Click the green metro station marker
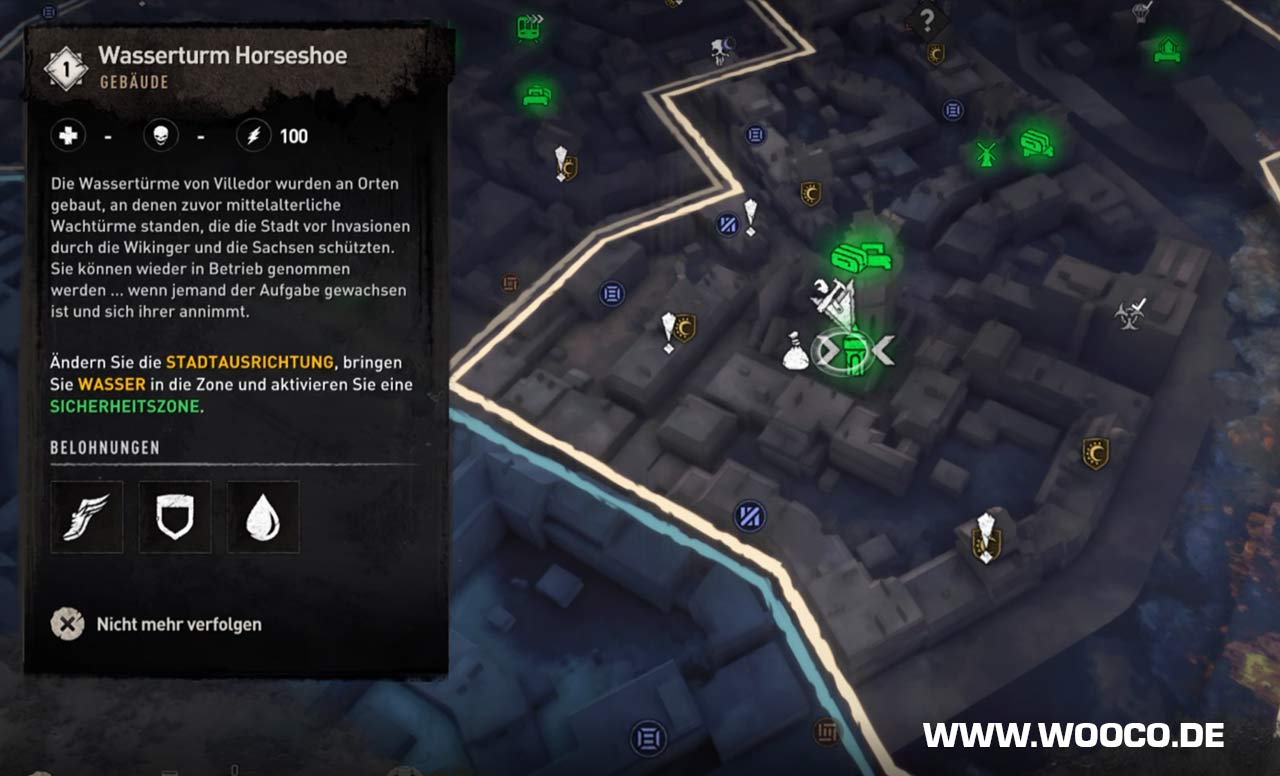Viewport: 1280px width, 776px height. pos(529,27)
